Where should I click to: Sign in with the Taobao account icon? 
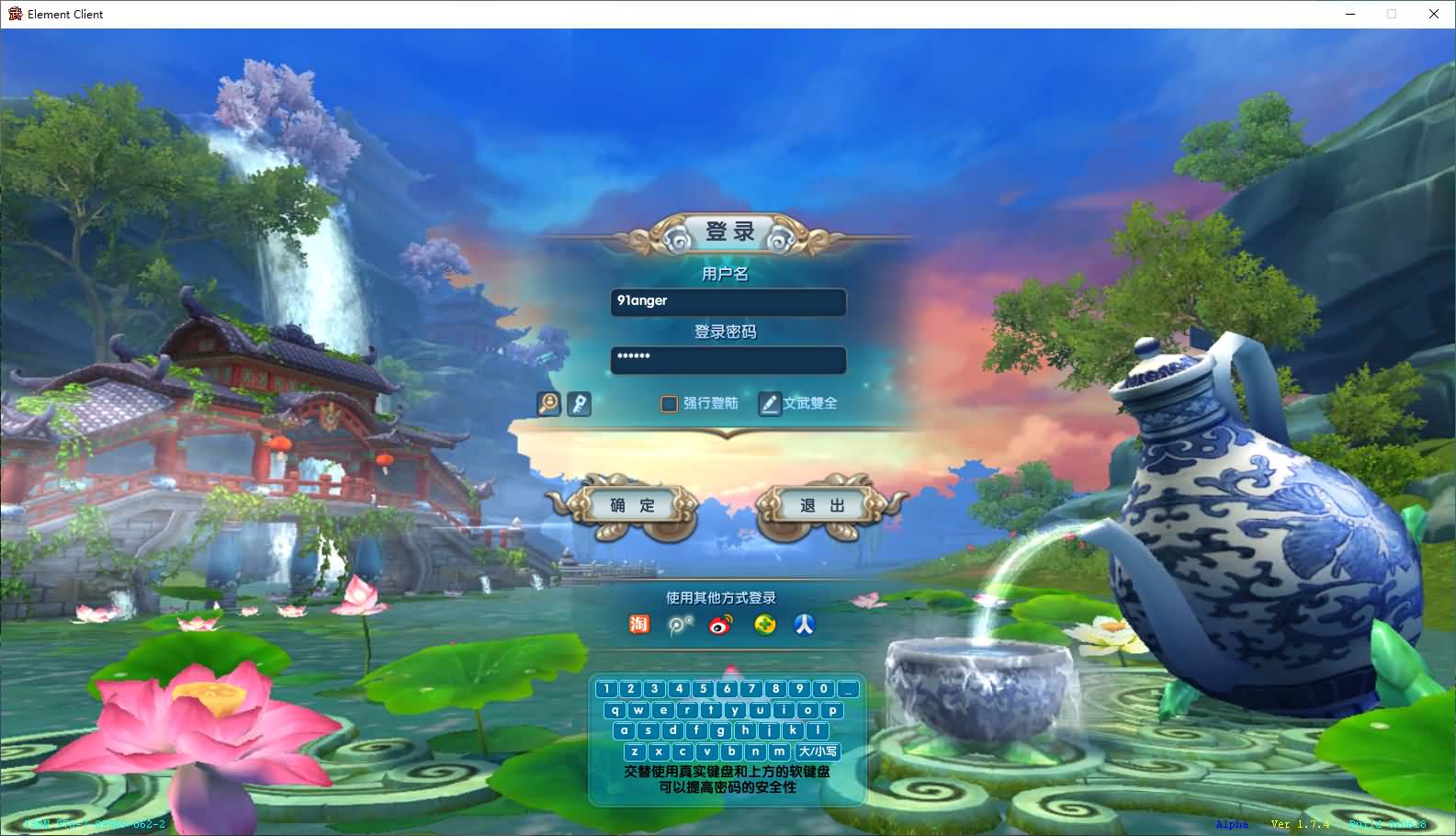pyautogui.click(x=638, y=624)
